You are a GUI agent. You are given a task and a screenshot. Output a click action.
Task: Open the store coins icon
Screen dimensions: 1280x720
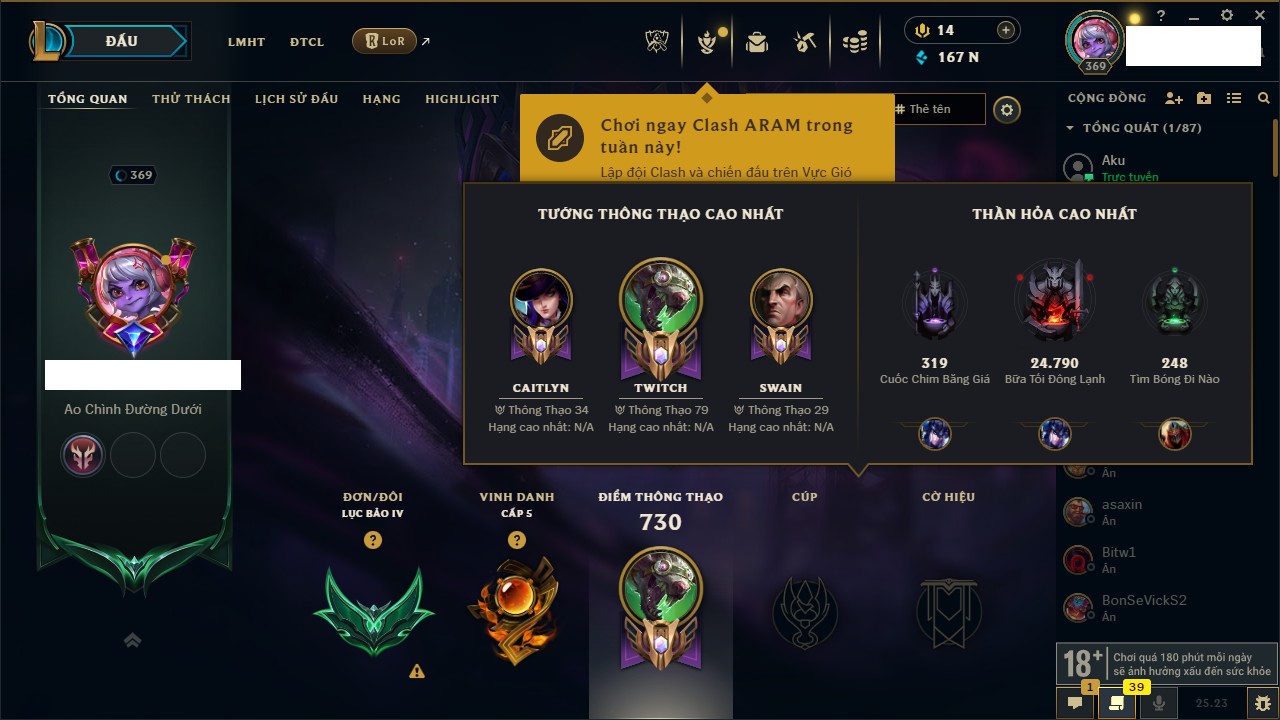pos(854,42)
